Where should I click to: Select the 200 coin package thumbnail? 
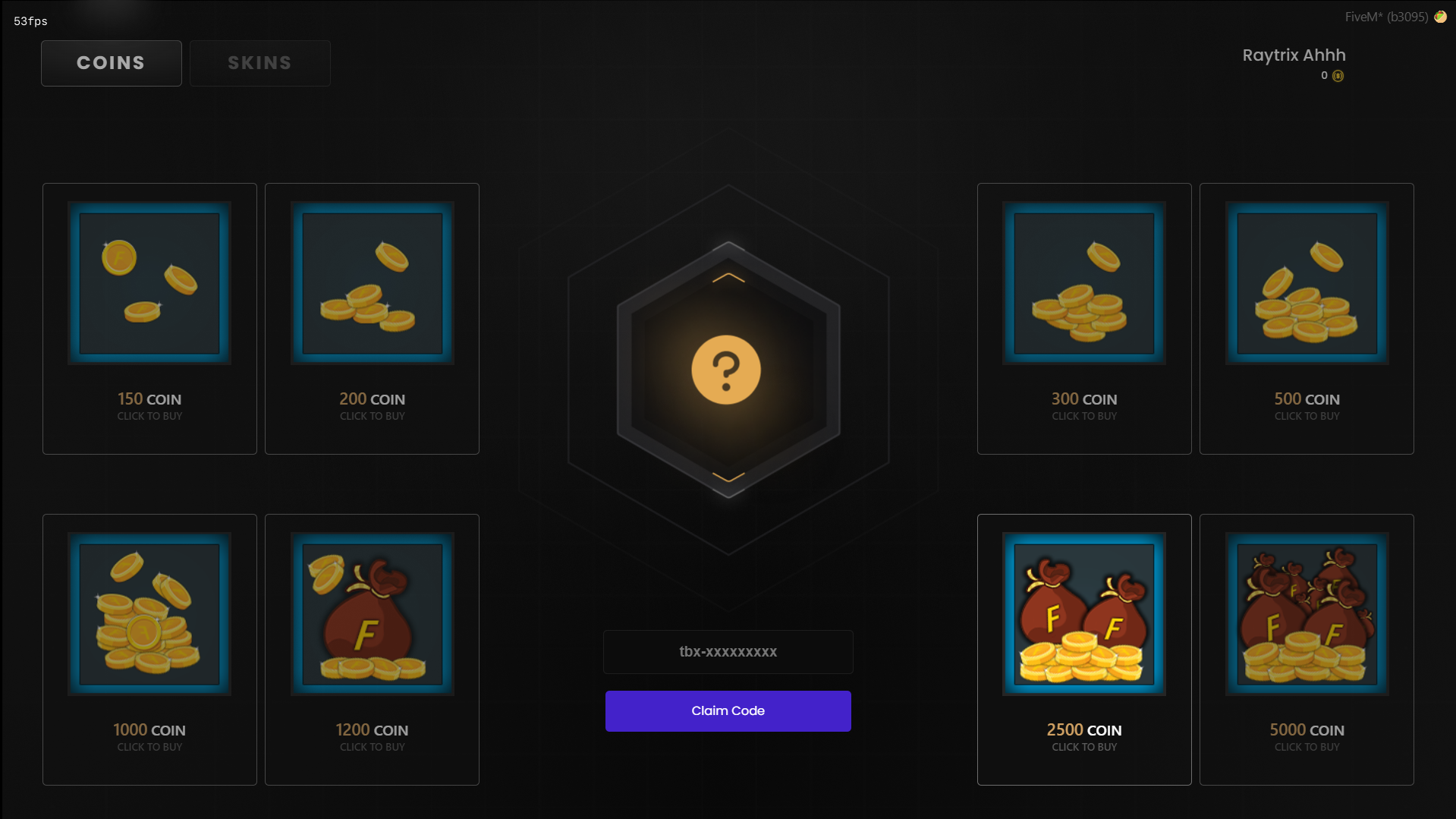[x=372, y=284]
